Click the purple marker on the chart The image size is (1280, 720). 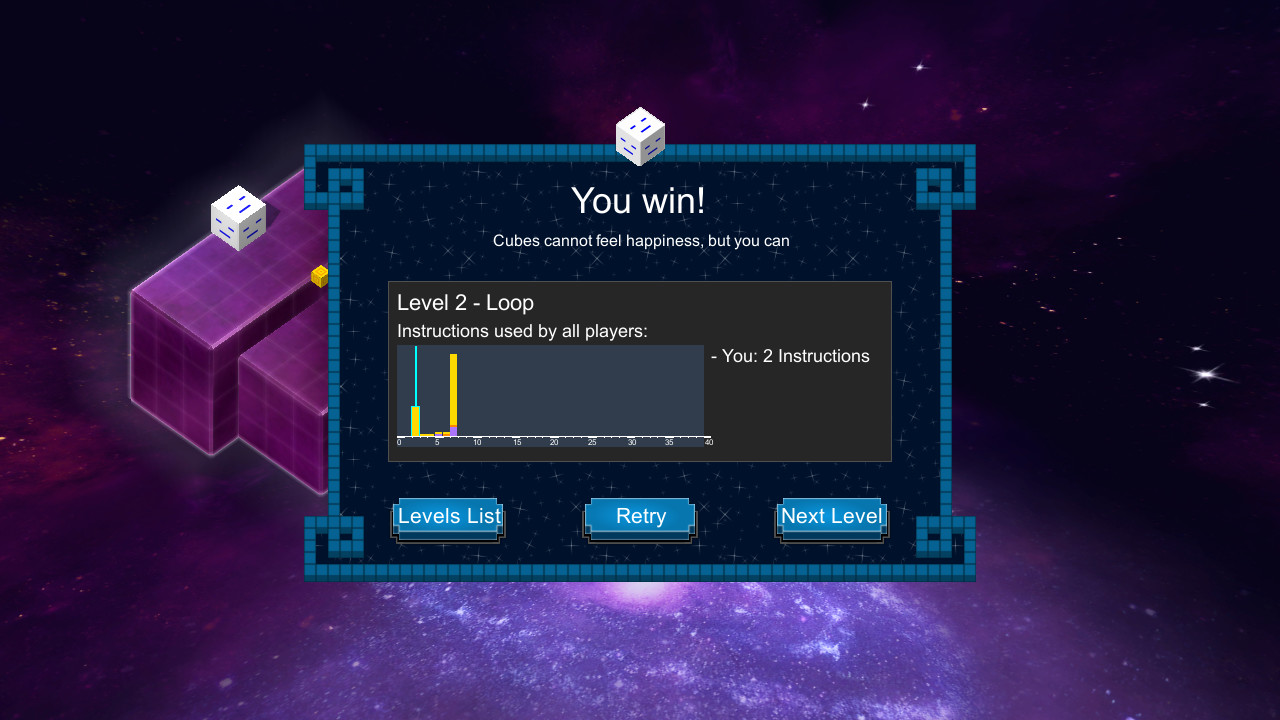click(454, 432)
